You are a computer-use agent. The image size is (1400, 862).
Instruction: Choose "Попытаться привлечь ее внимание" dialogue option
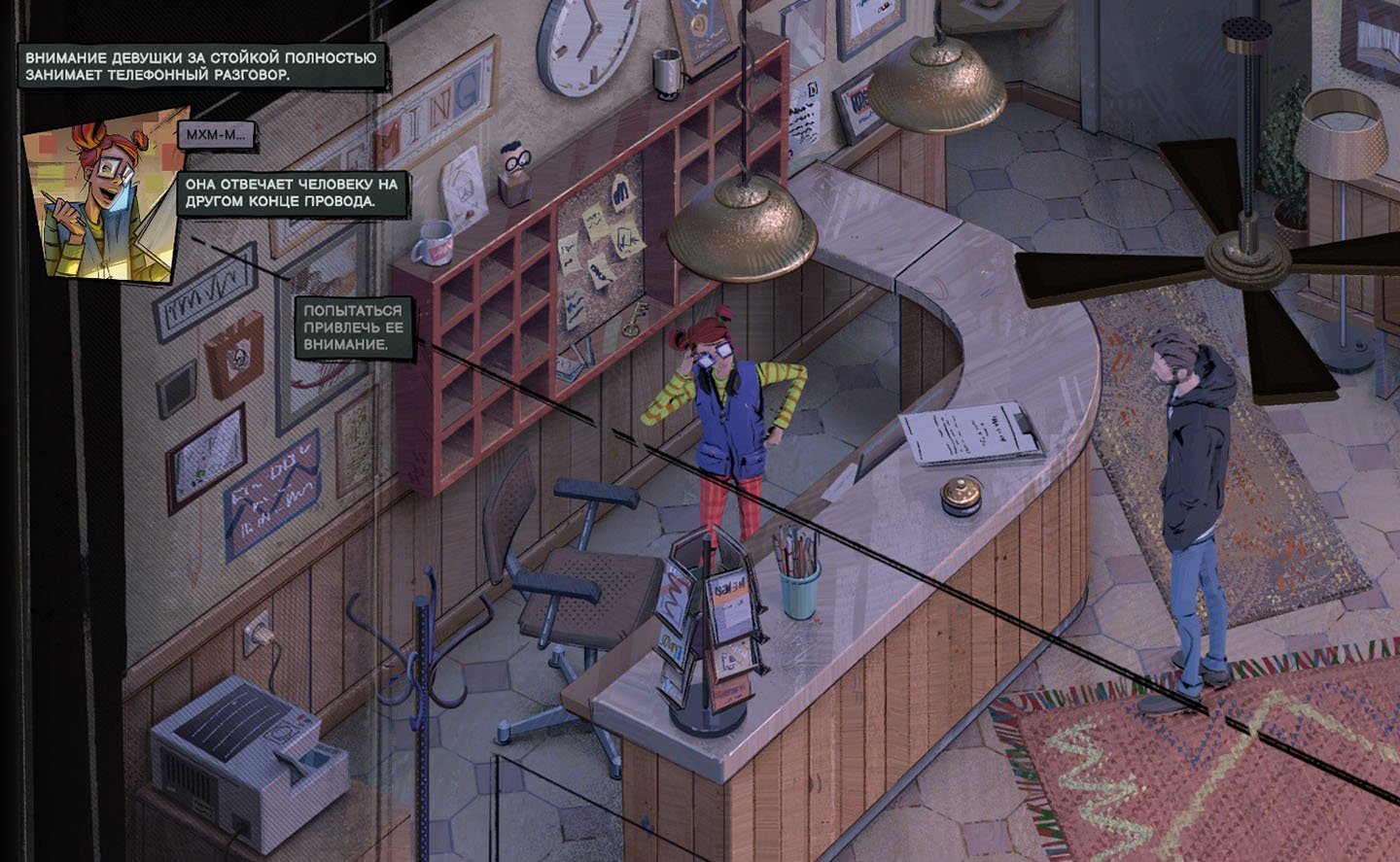coord(353,328)
